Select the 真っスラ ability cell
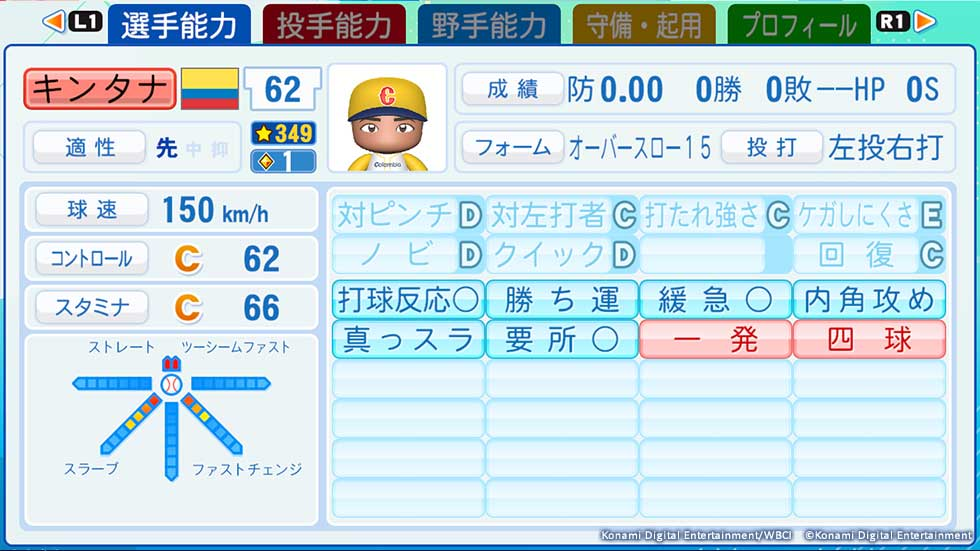Image resolution: width=980 pixels, height=551 pixels. point(408,339)
